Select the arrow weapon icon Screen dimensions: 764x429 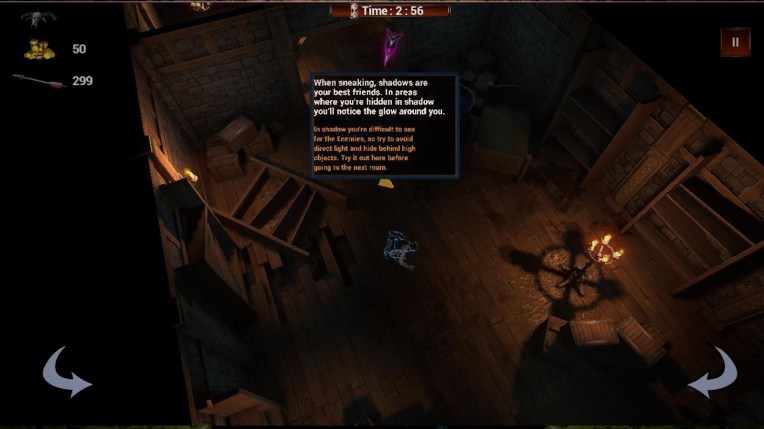(x=39, y=80)
